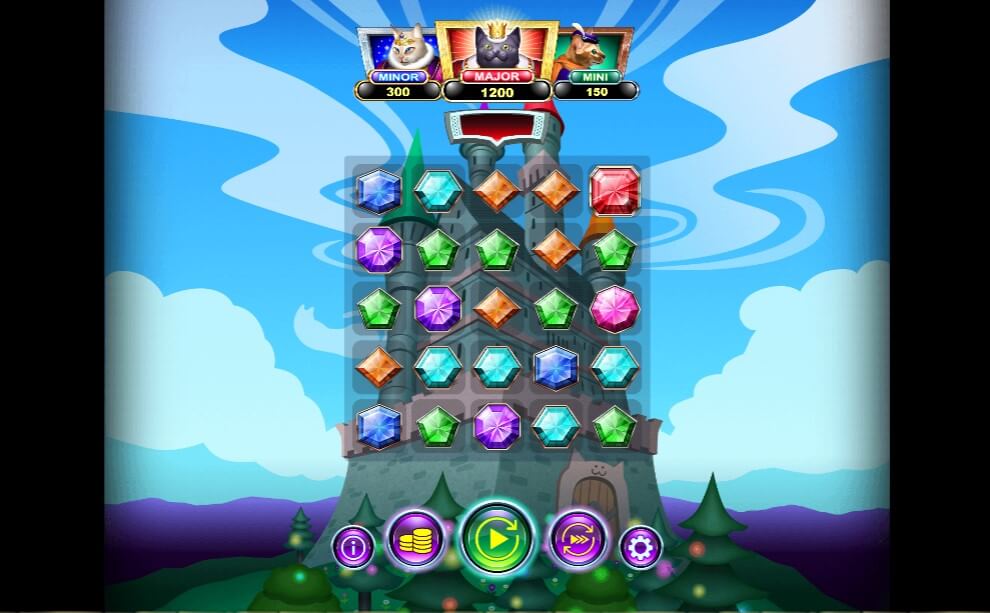Open the coin stack bet menu

[414, 540]
